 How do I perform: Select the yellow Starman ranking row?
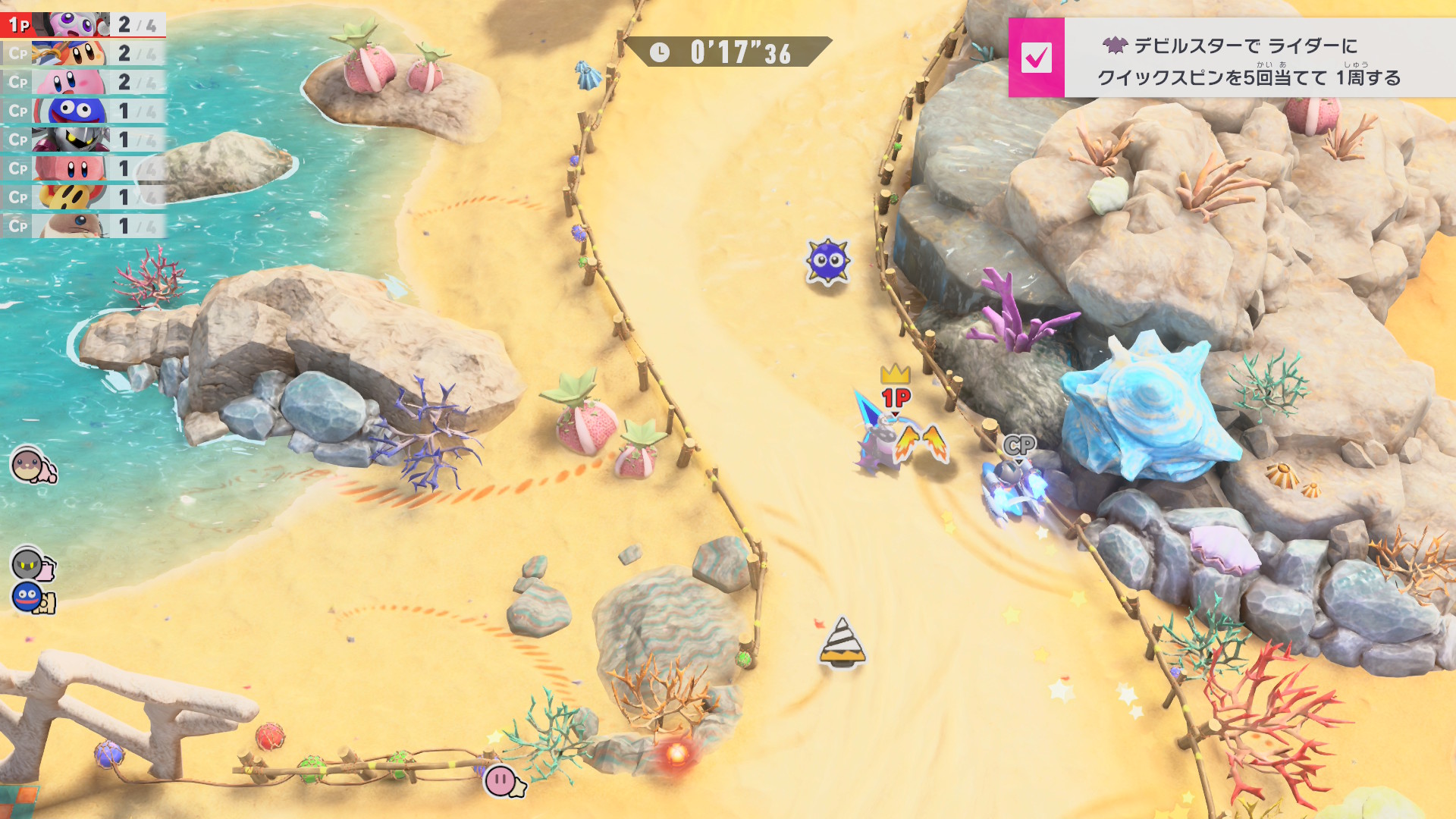click(x=83, y=197)
